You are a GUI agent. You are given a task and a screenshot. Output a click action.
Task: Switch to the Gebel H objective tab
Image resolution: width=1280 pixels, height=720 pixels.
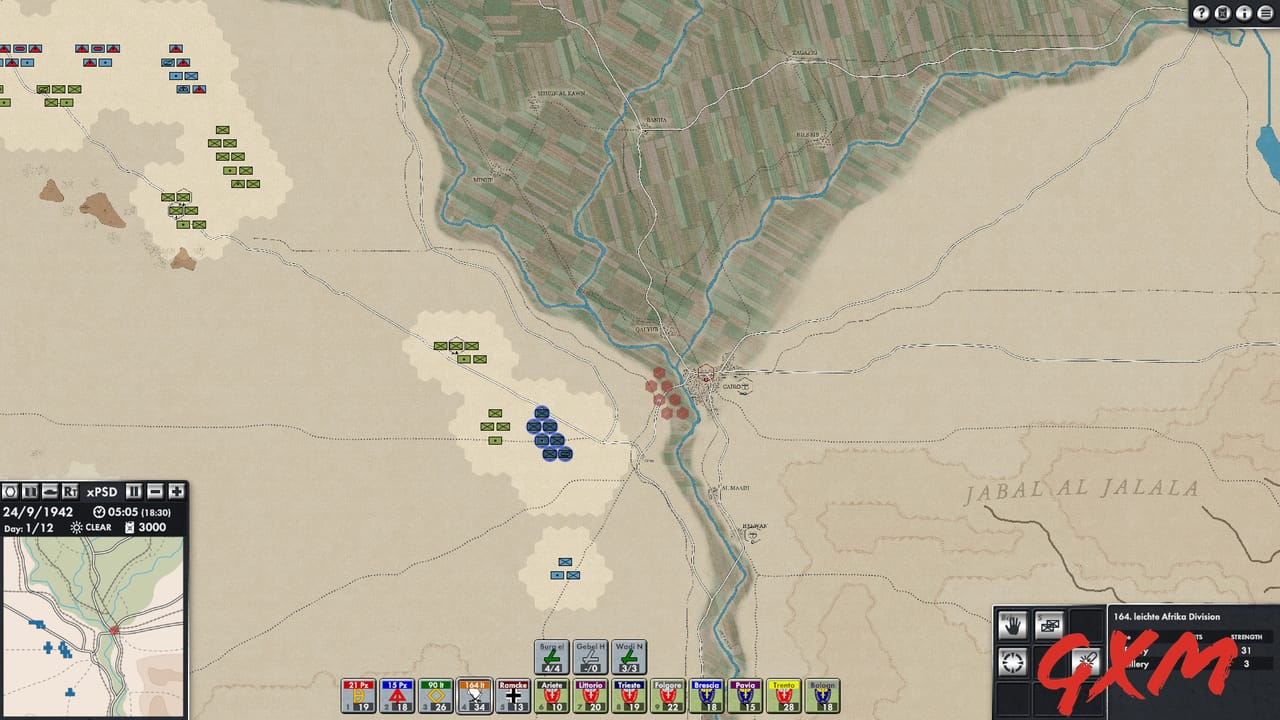589,655
